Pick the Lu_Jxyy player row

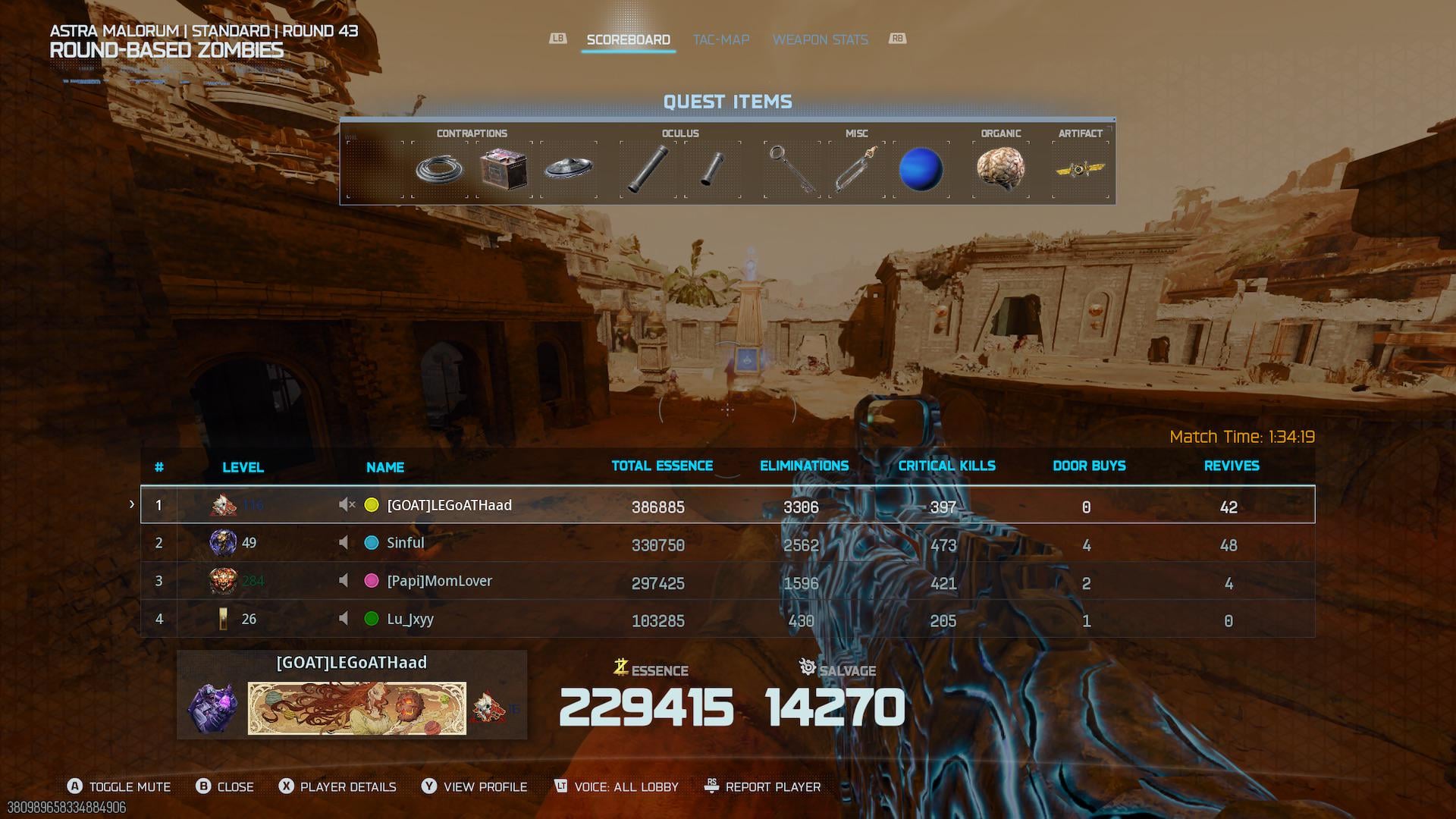(727, 619)
